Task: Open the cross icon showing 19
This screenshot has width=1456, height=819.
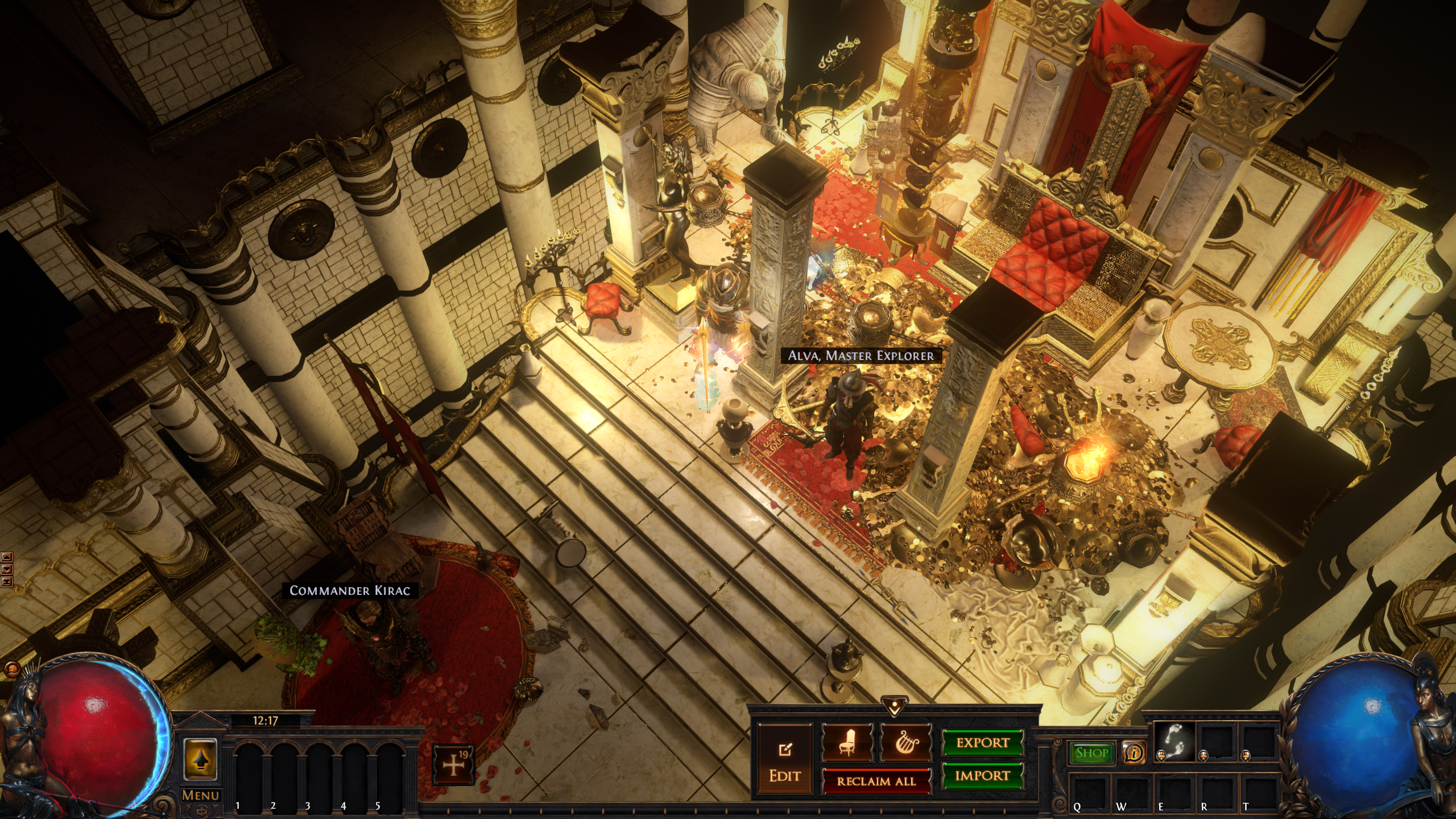Action: coord(453,765)
